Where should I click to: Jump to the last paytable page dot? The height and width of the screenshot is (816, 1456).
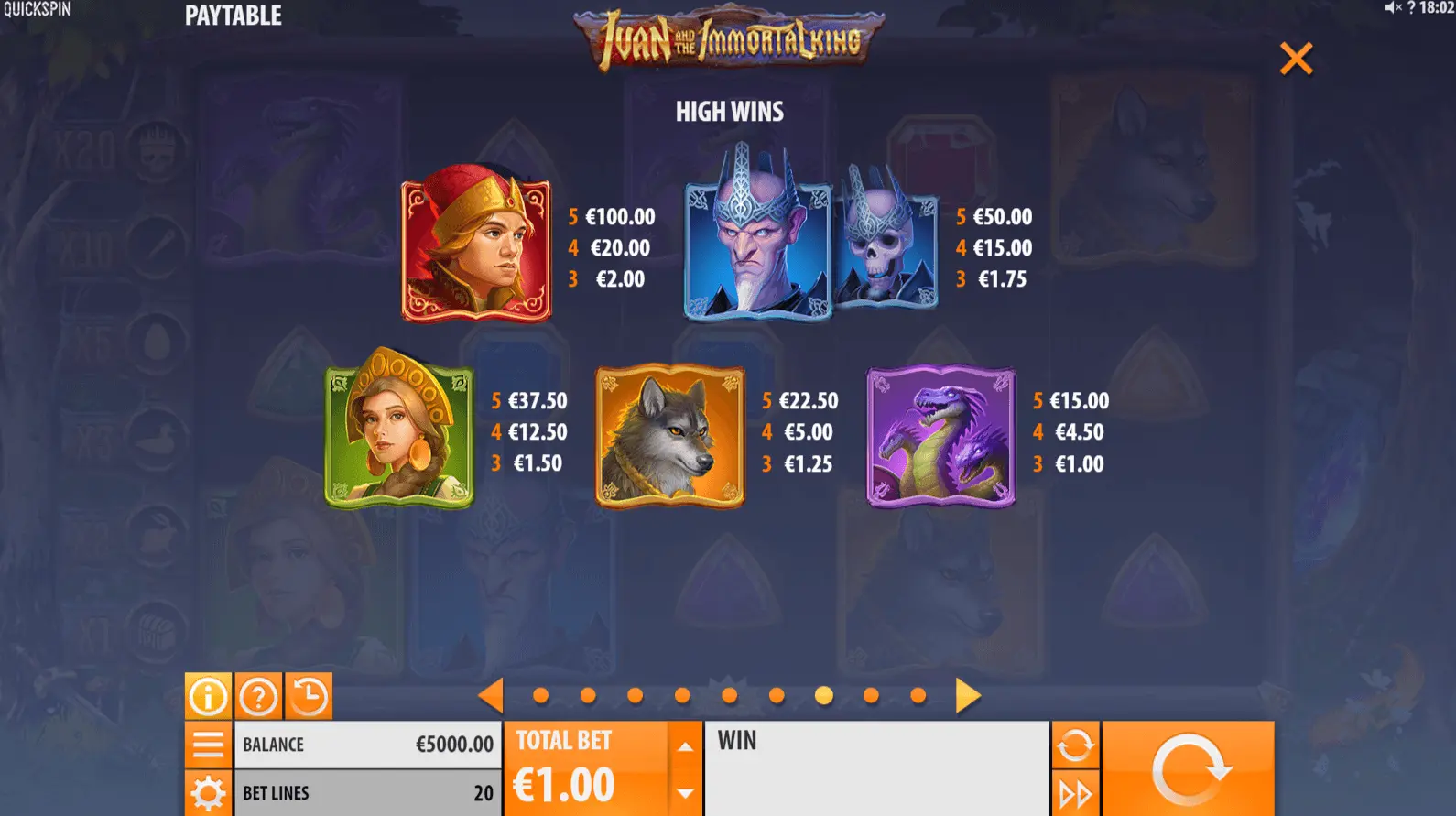(x=918, y=696)
